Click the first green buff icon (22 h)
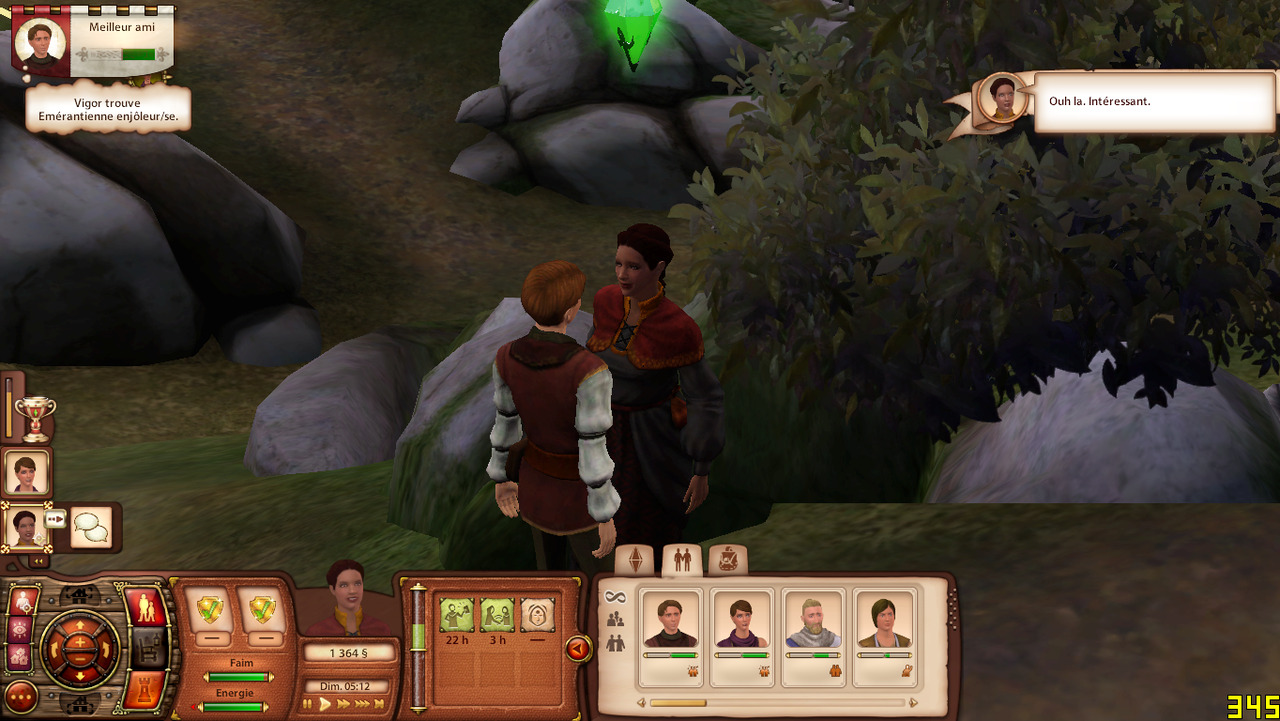Viewport: 1280px width, 721px height. click(x=457, y=615)
